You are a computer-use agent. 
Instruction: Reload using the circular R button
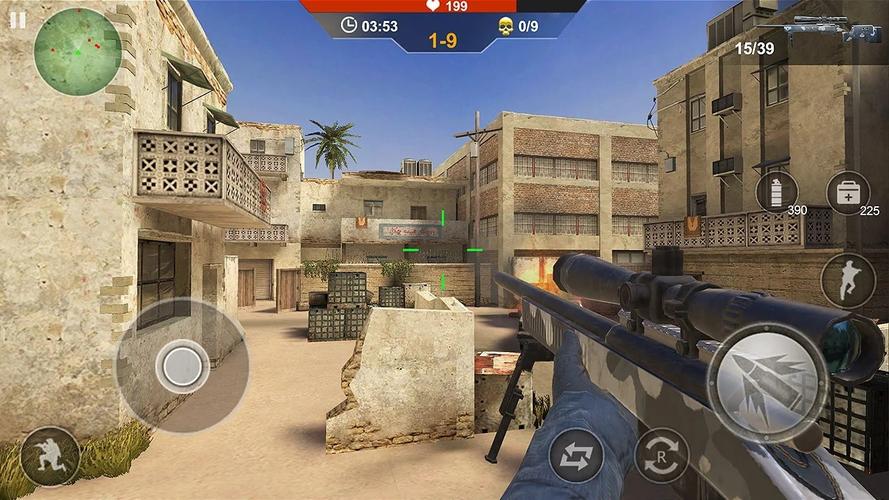661,455
